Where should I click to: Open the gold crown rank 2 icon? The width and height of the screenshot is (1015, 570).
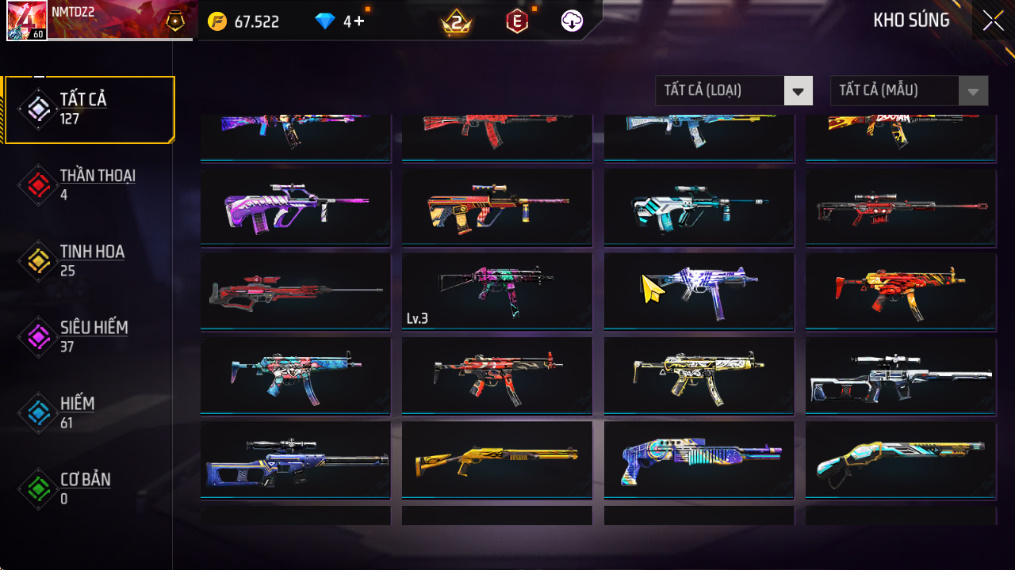point(457,21)
